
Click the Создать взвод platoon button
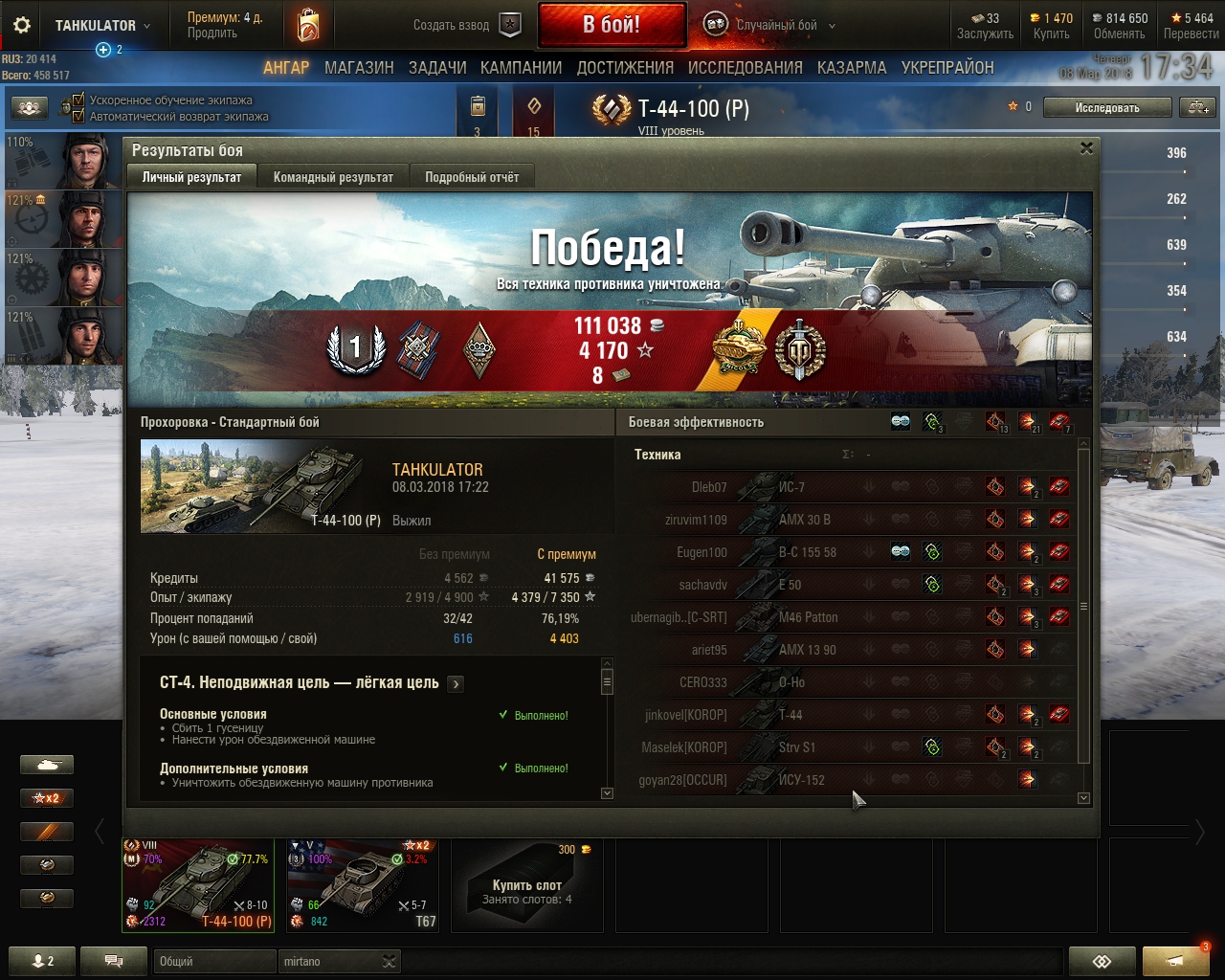click(467, 26)
